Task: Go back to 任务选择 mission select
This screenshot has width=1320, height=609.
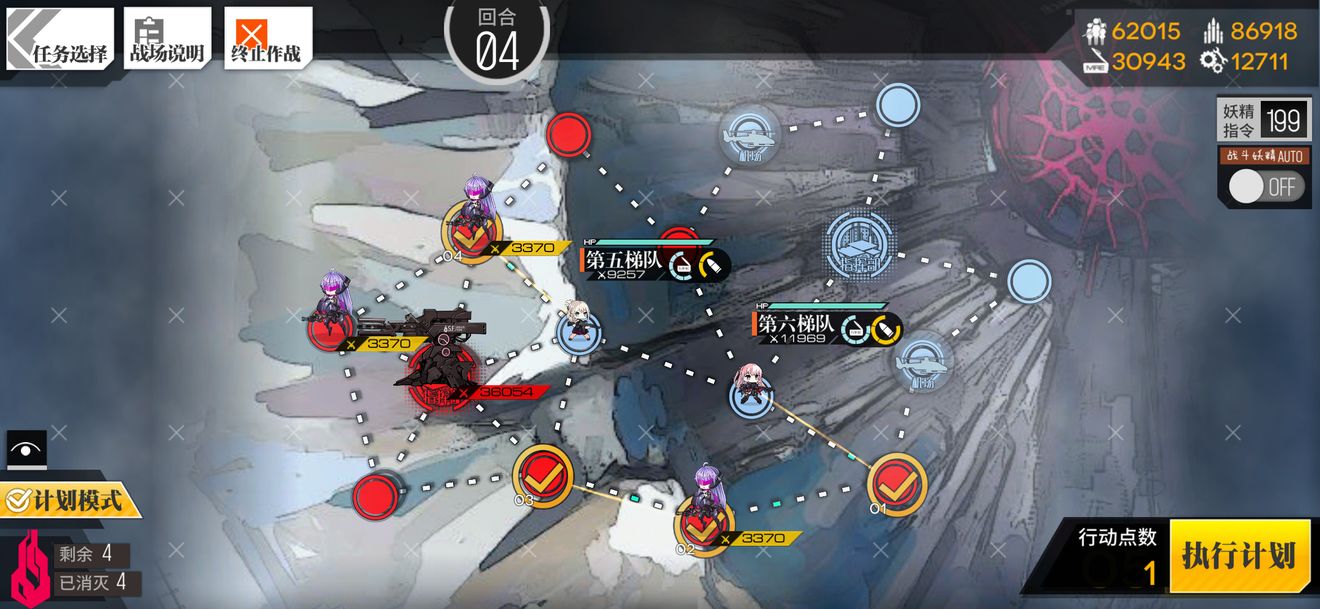Action: 60,38
